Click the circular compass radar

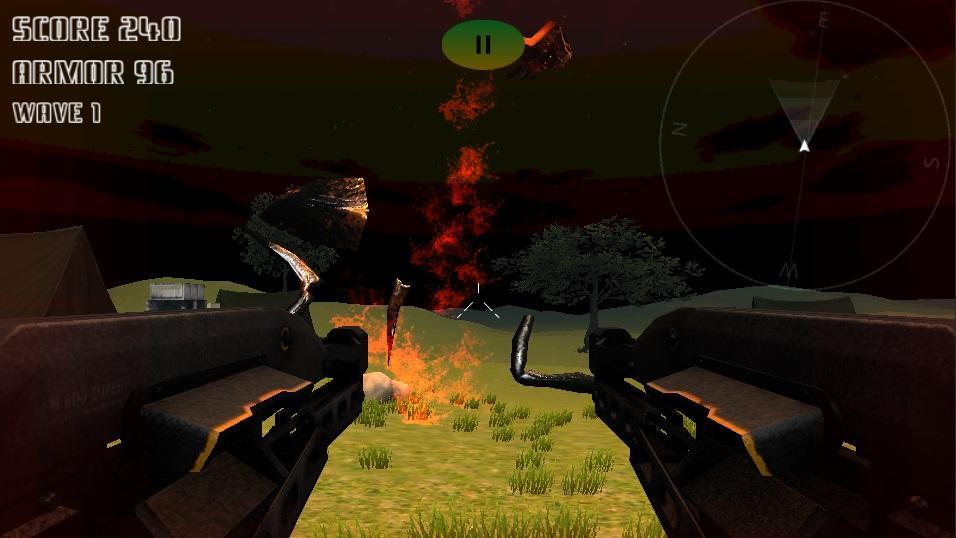[x=805, y=145]
